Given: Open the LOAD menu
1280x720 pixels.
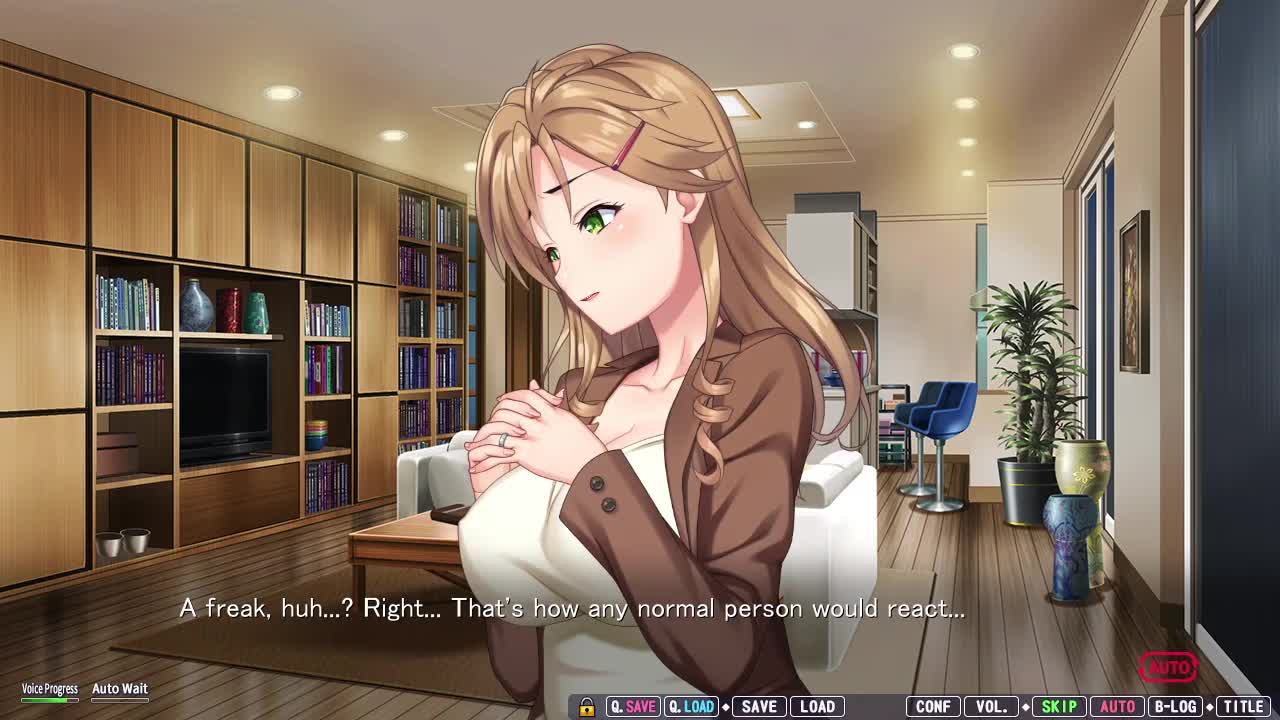Looking at the screenshot, I should (x=817, y=707).
